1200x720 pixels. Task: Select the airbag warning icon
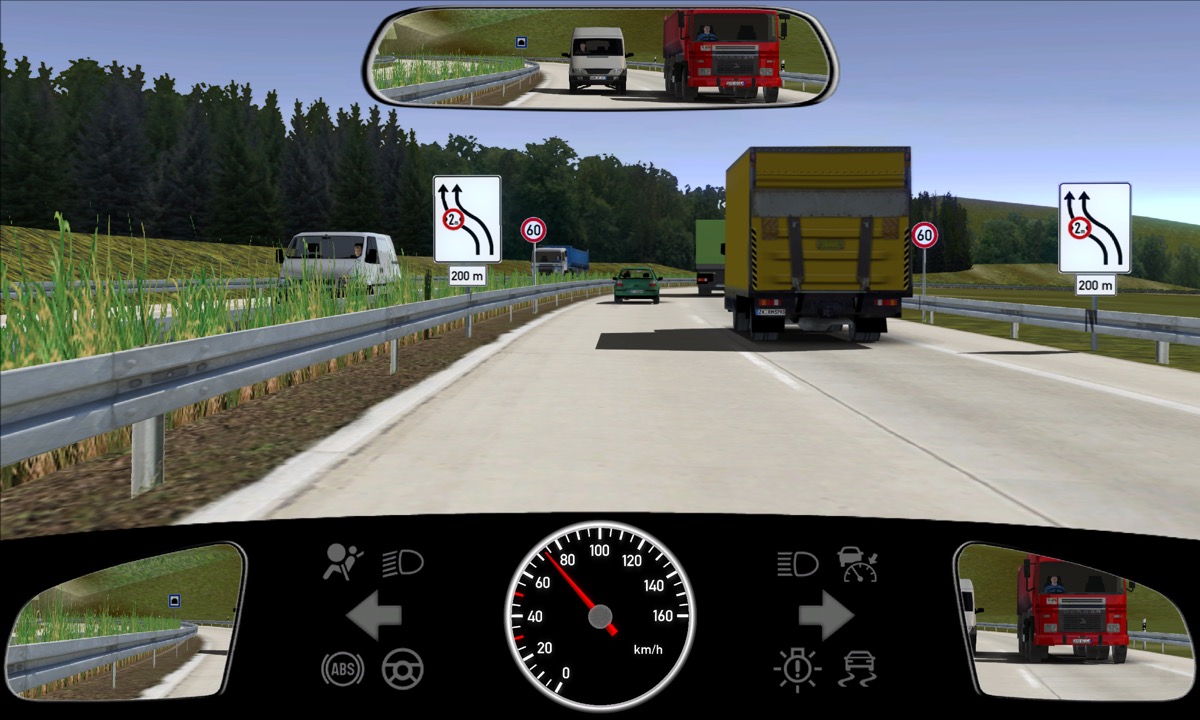click(343, 563)
